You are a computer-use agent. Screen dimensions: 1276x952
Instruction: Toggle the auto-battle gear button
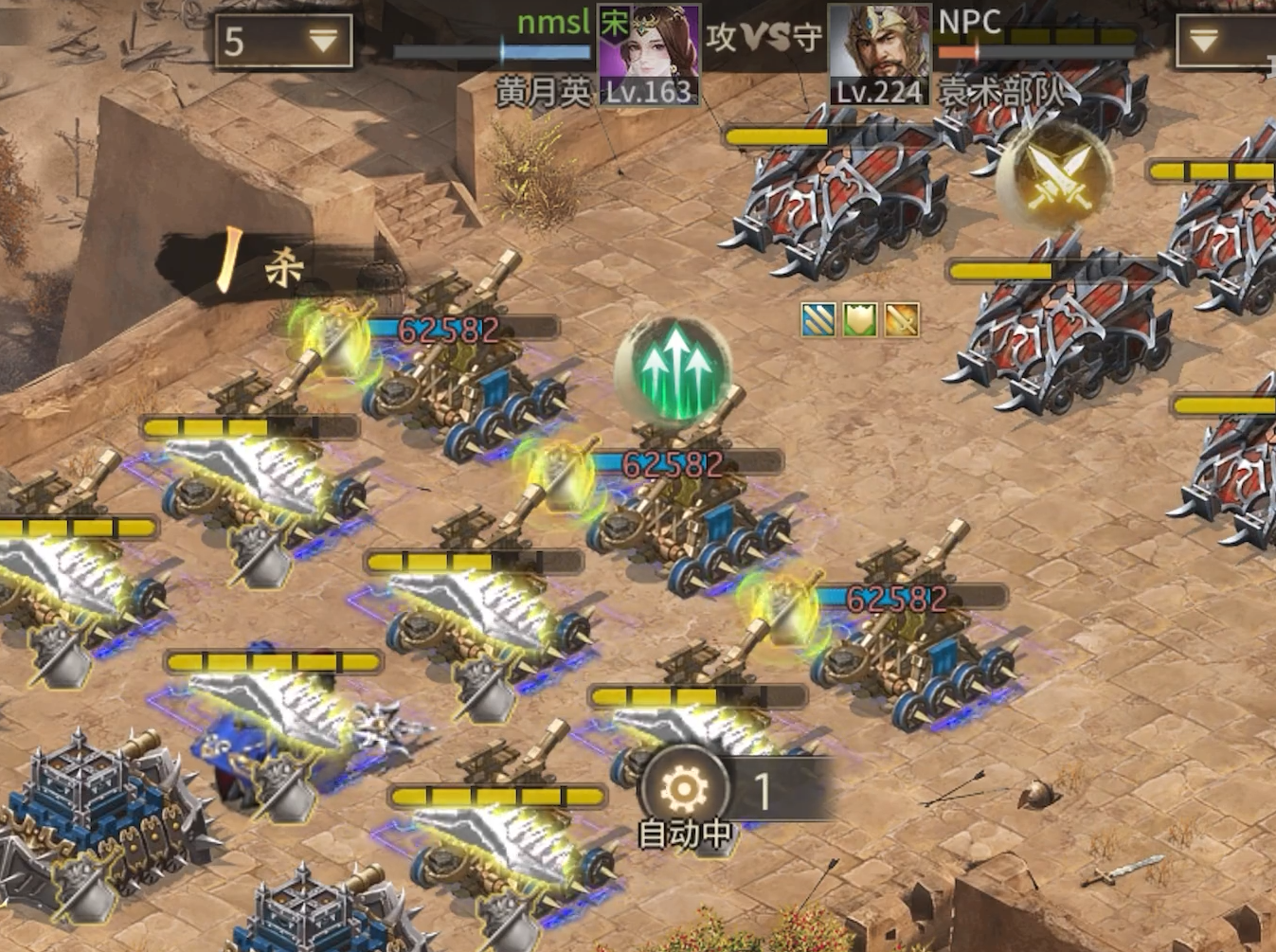click(x=683, y=788)
